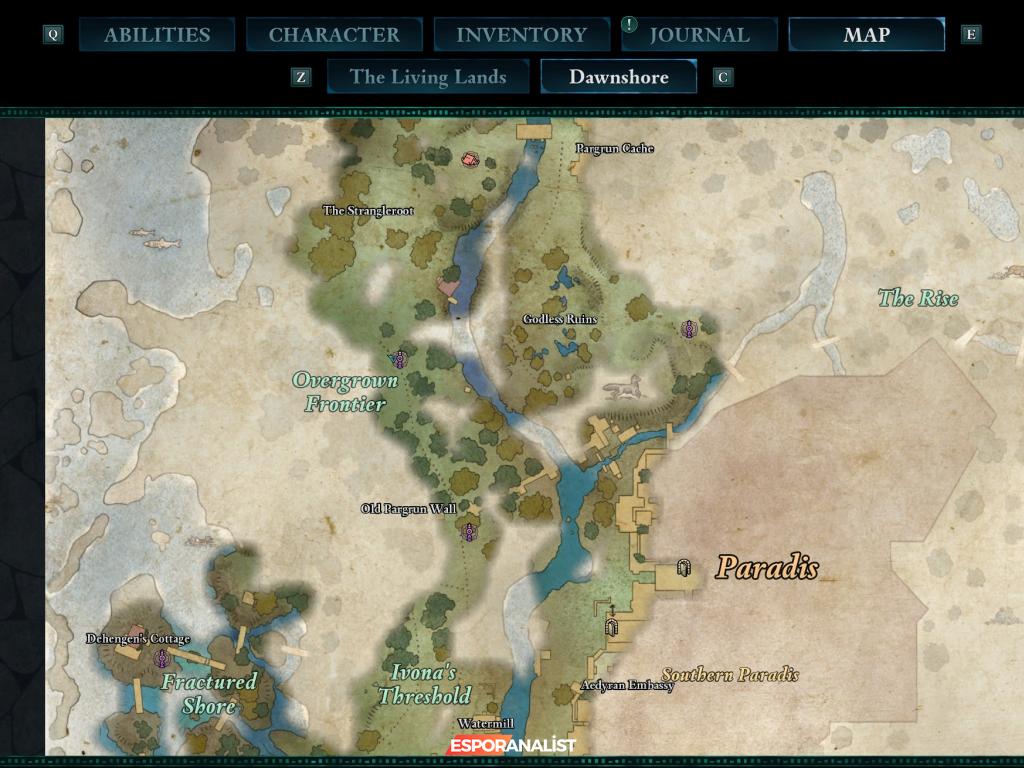Screen dimensions: 1024x768
Task: Open the Inventory tab
Action: click(x=520, y=35)
